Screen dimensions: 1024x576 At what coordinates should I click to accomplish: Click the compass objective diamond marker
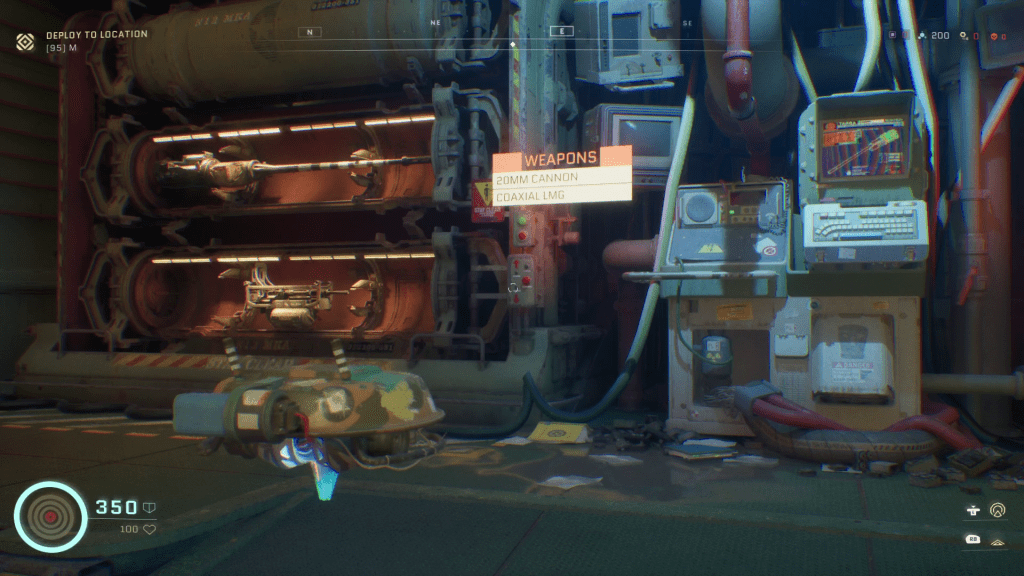tap(513, 44)
